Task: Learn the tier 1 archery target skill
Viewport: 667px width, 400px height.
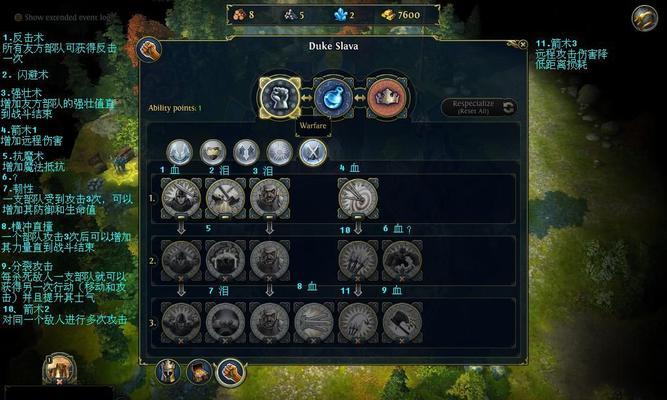Action: (x=358, y=199)
